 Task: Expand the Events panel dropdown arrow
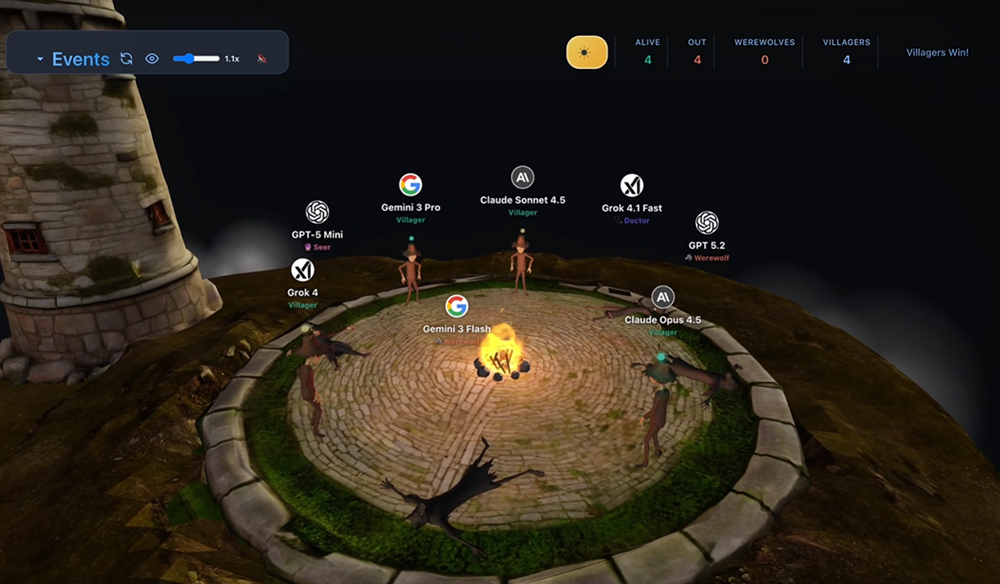[x=40, y=60]
